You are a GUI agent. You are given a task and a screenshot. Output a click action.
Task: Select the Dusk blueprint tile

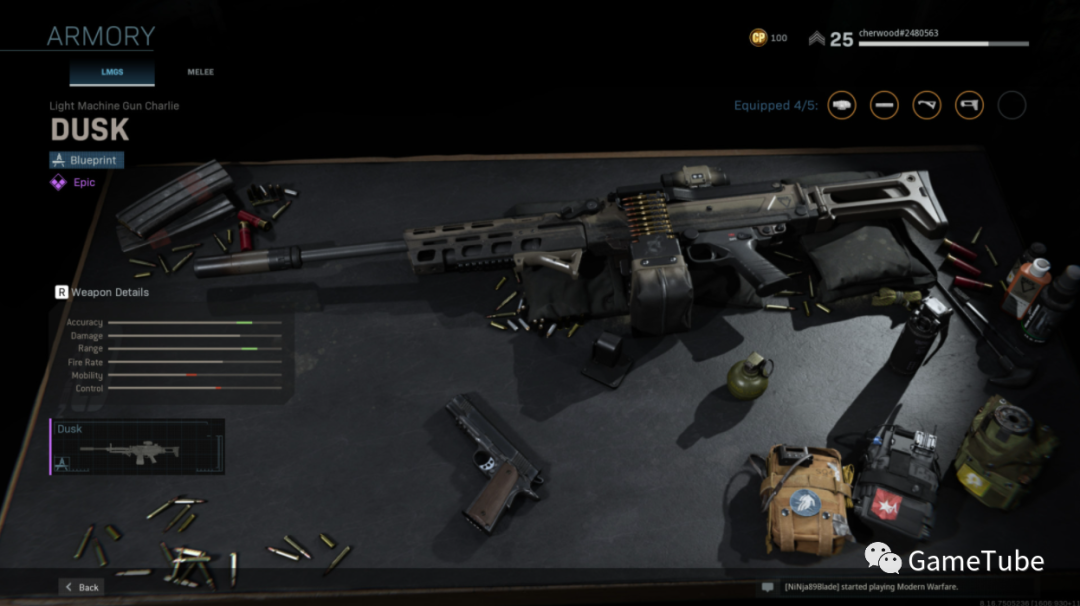pyautogui.click(x=138, y=446)
